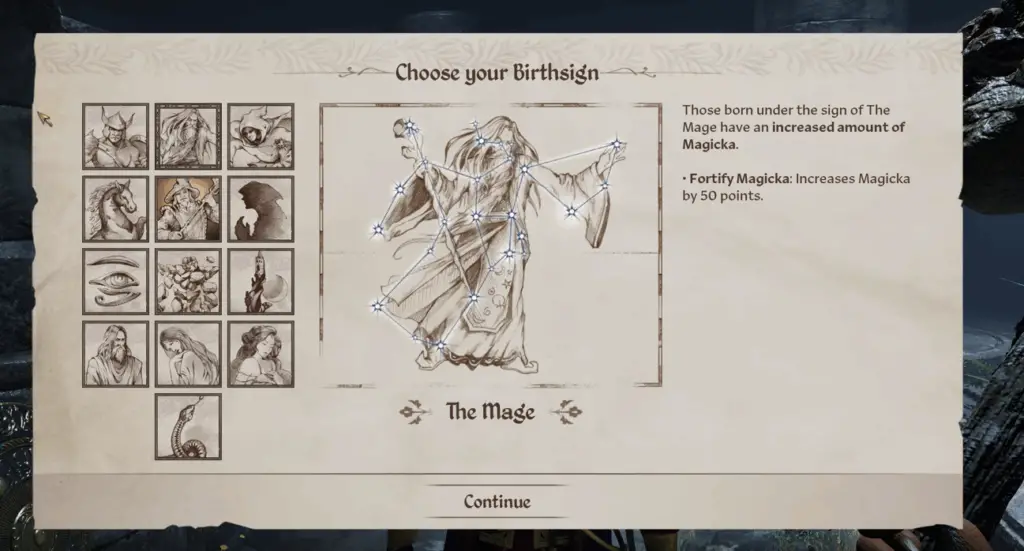
Task: Choose the Ritual eye birthsign
Action: pyautogui.click(x=115, y=282)
